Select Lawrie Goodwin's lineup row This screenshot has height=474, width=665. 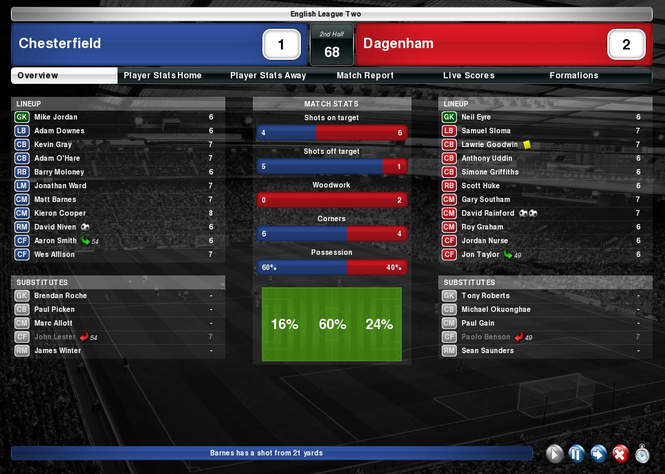coord(490,144)
